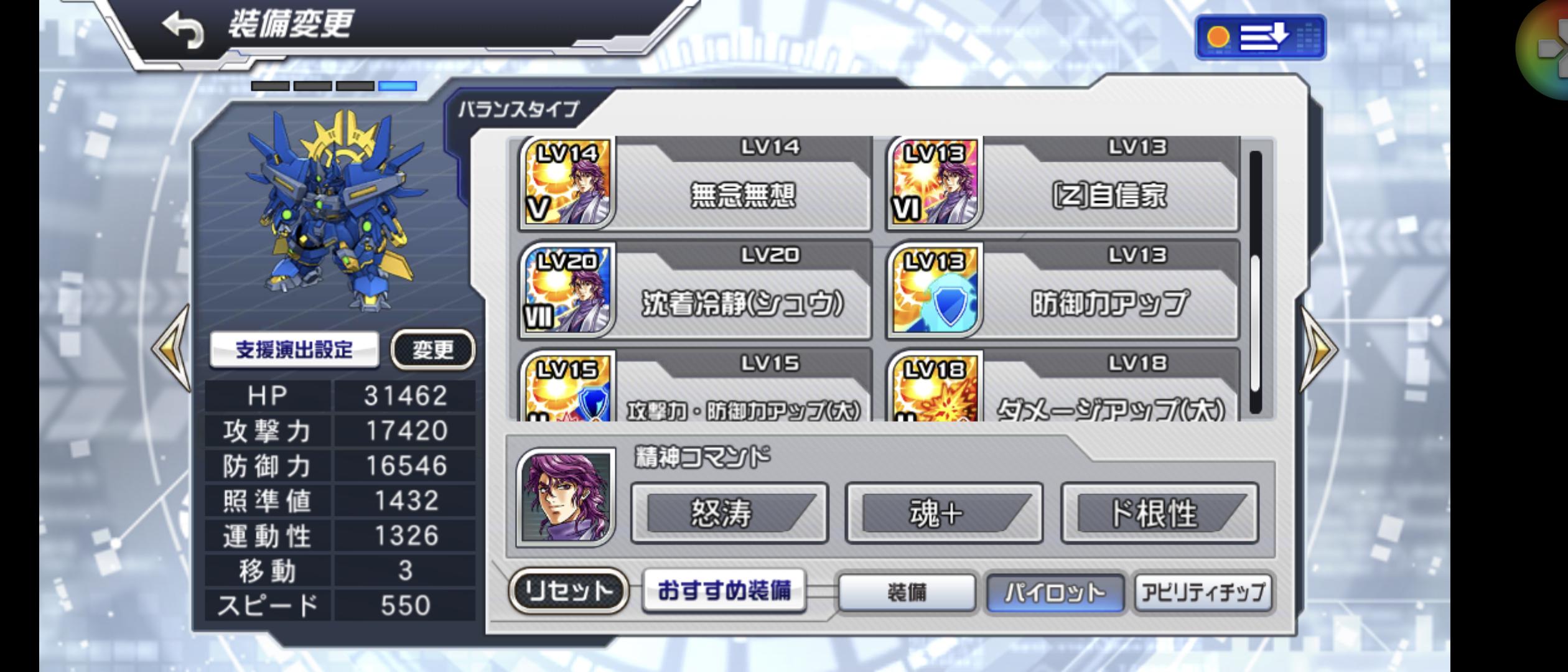Open the sort filter button

[1260, 37]
